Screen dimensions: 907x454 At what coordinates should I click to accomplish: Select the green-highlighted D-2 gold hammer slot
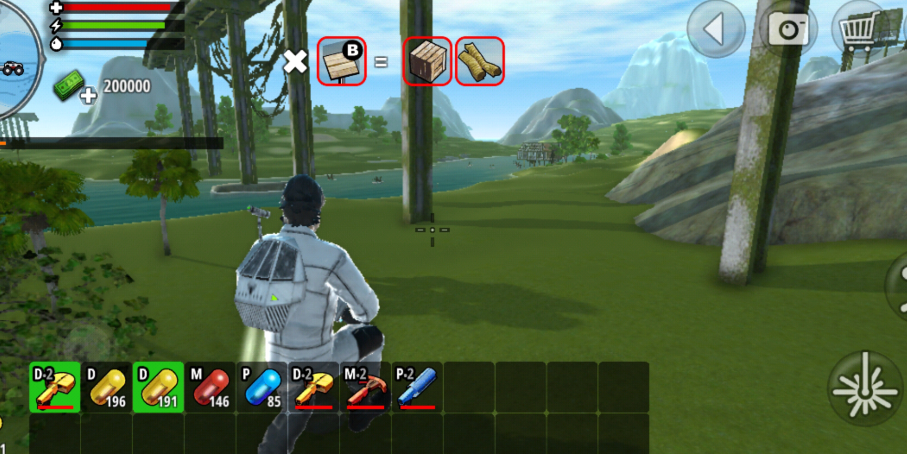point(55,388)
